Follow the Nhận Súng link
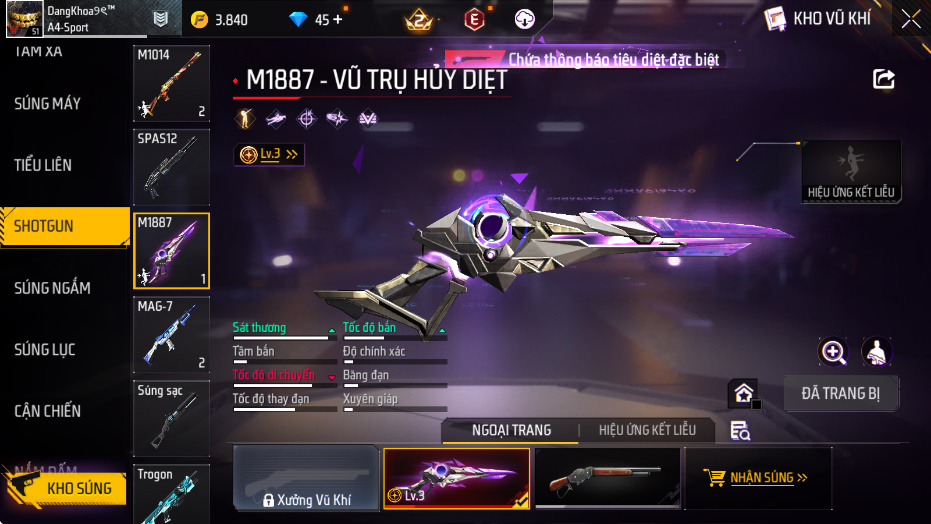 point(756,478)
